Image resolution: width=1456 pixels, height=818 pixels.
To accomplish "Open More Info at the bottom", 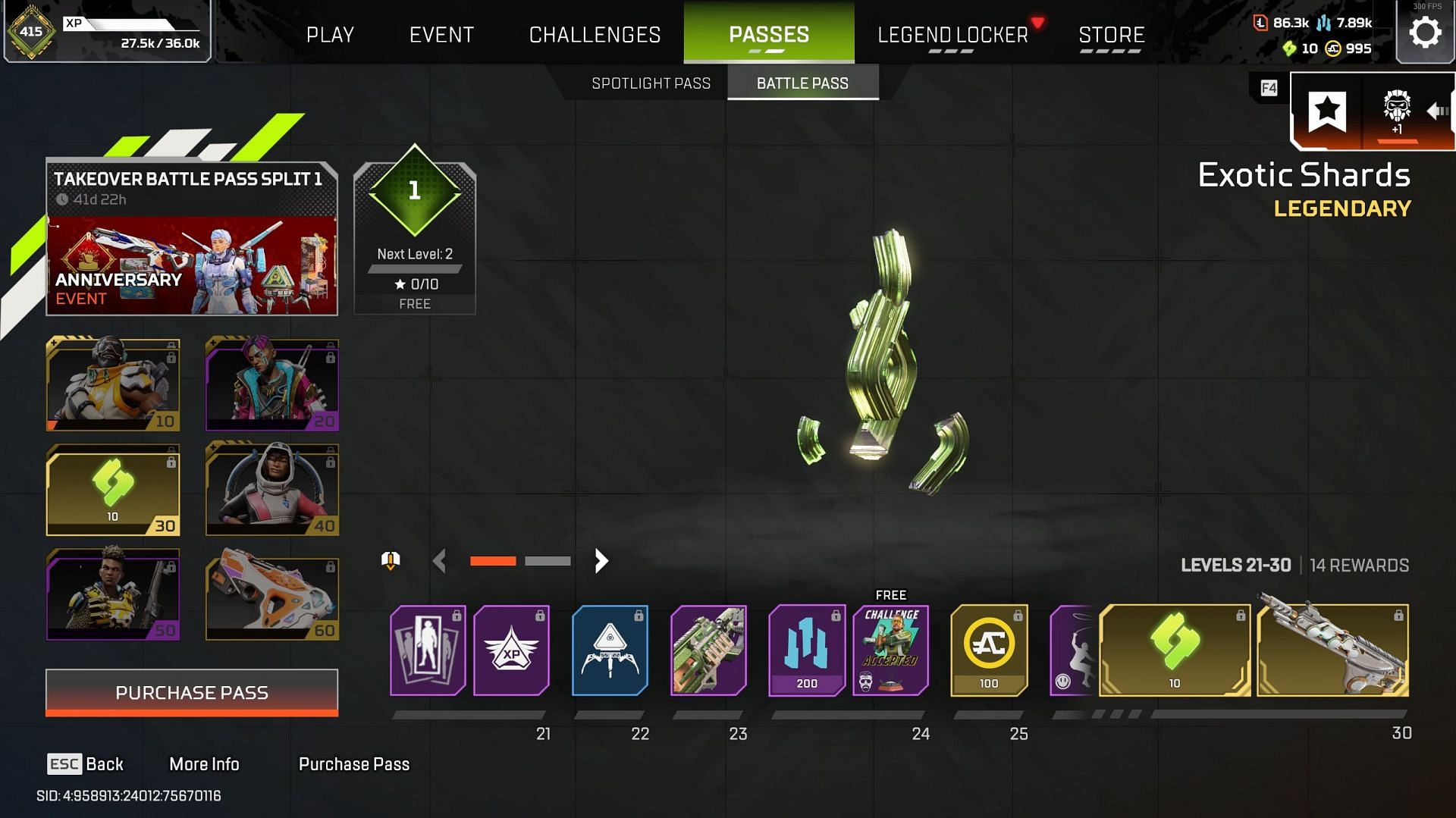I will tap(204, 764).
